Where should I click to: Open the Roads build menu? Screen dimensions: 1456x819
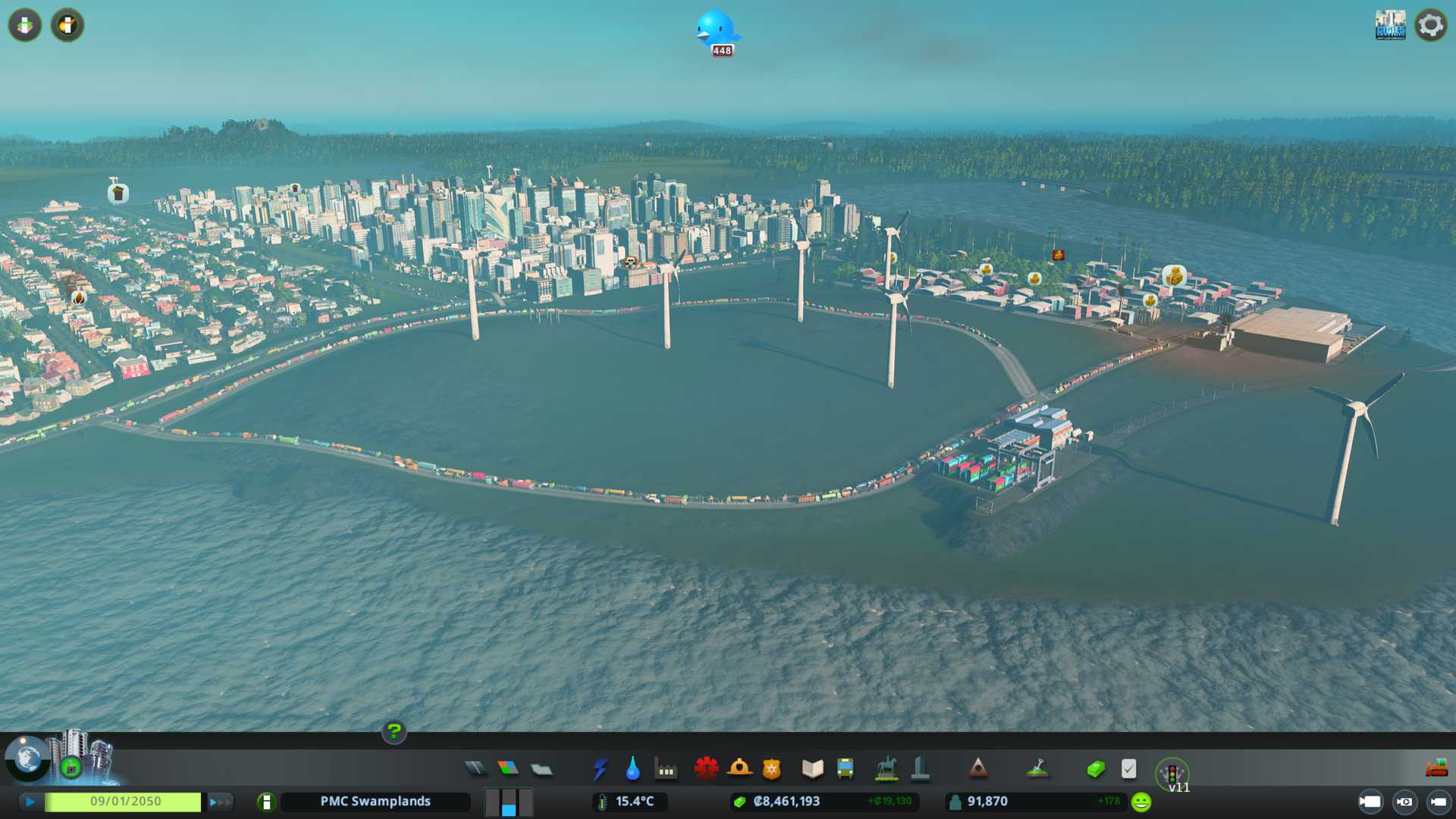pos(475,769)
